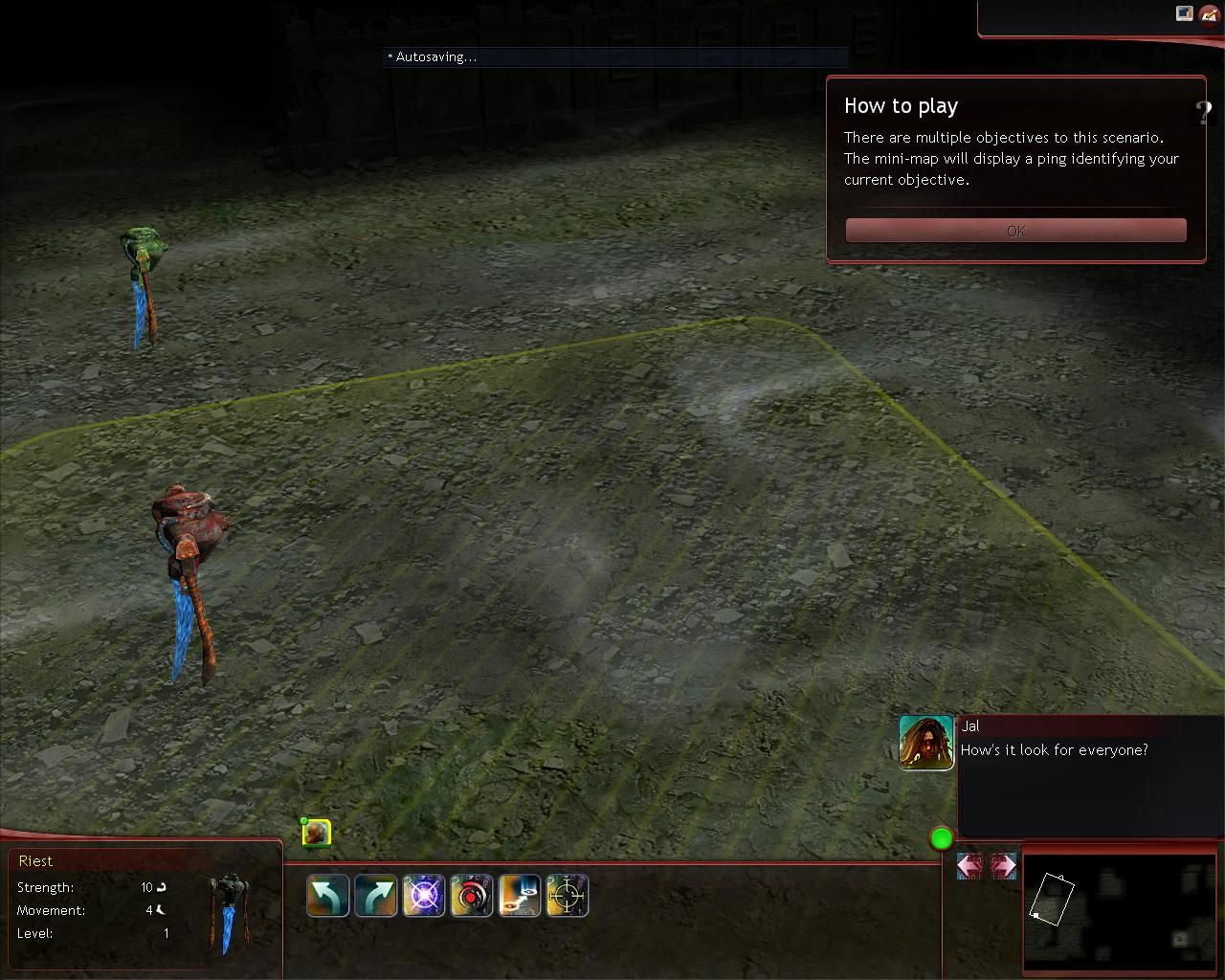Cycle to previous unit with left pink arrow
This screenshot has height=980, width=1225.
click(969, 866)
